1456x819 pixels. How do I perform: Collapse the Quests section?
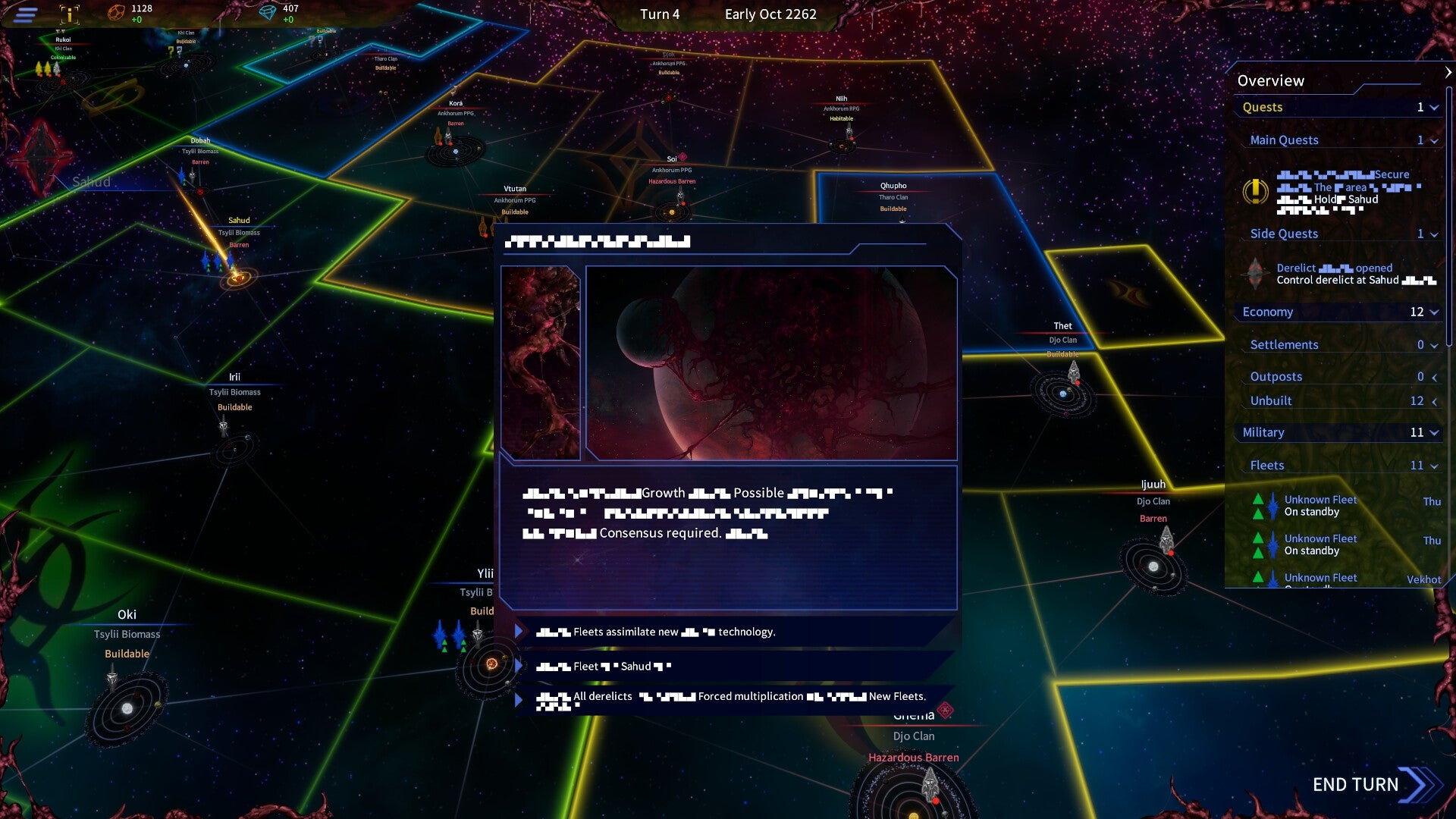tap(1434, 108)
